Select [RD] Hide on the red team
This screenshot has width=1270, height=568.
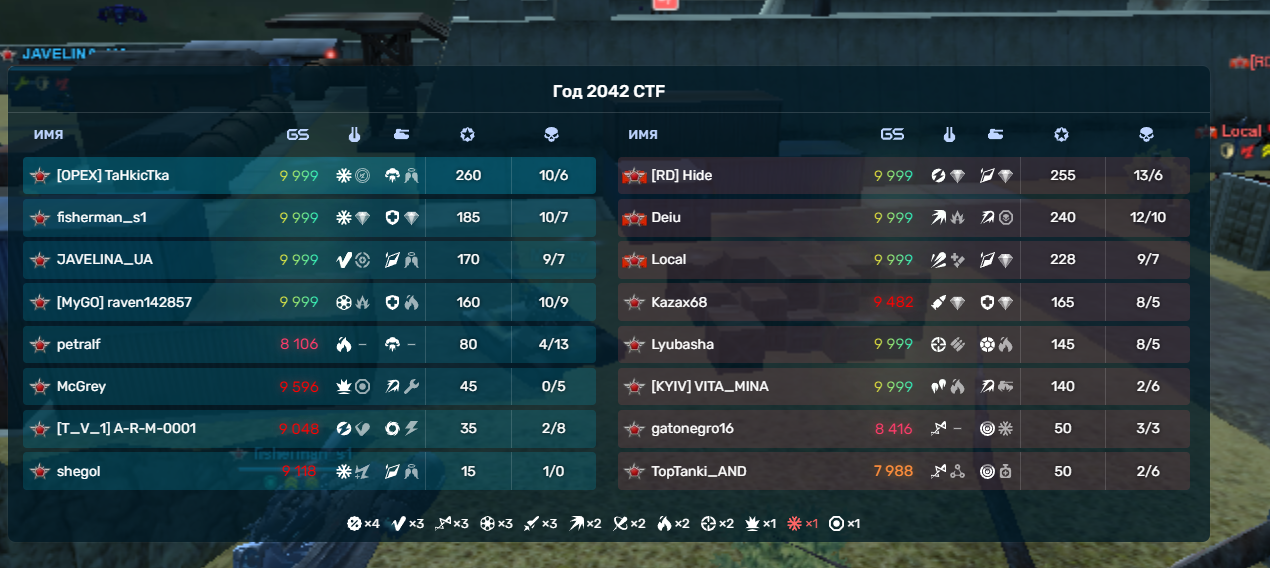[x=682, y=176]
